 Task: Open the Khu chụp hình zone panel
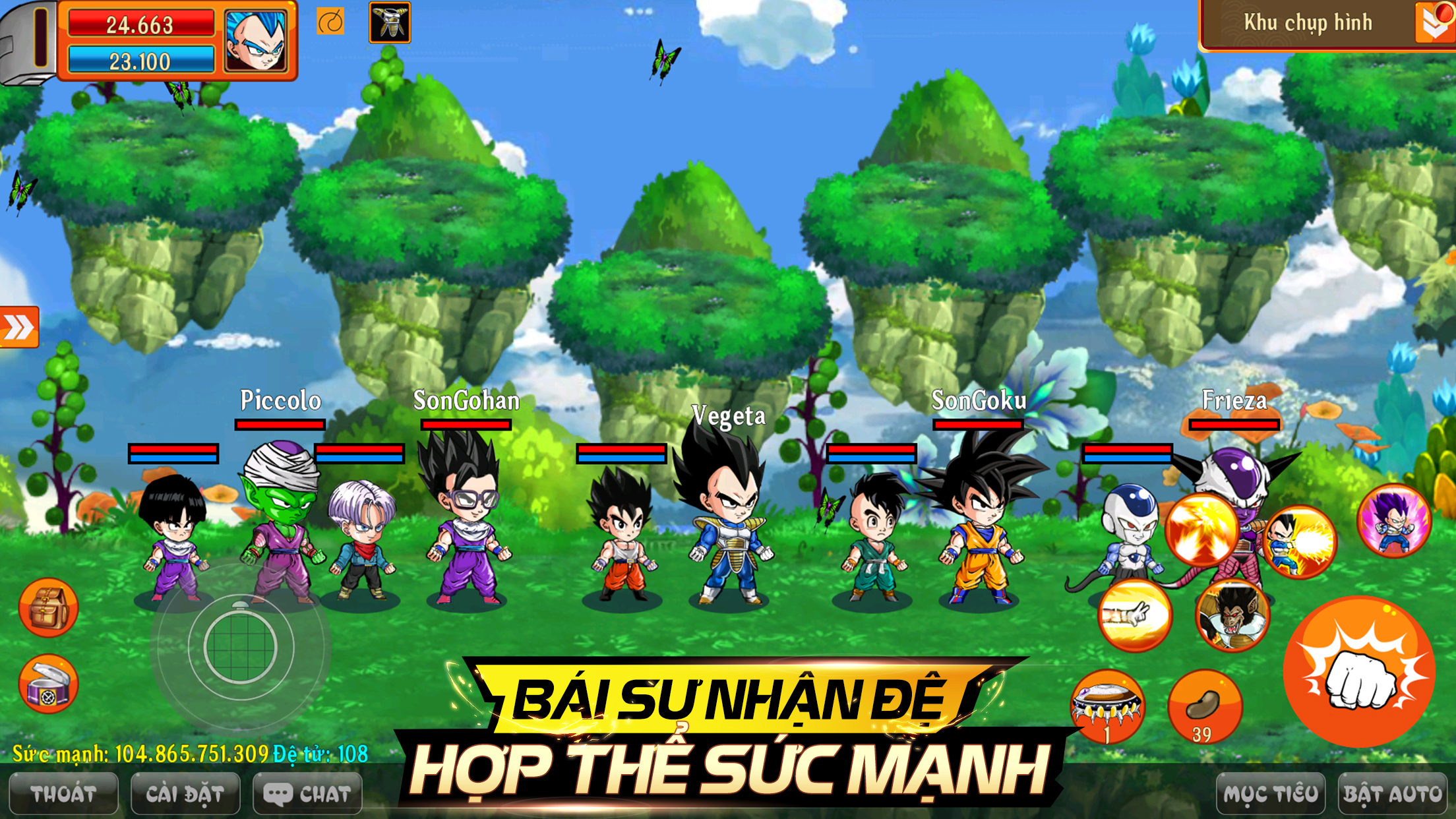pos(1308,24)
